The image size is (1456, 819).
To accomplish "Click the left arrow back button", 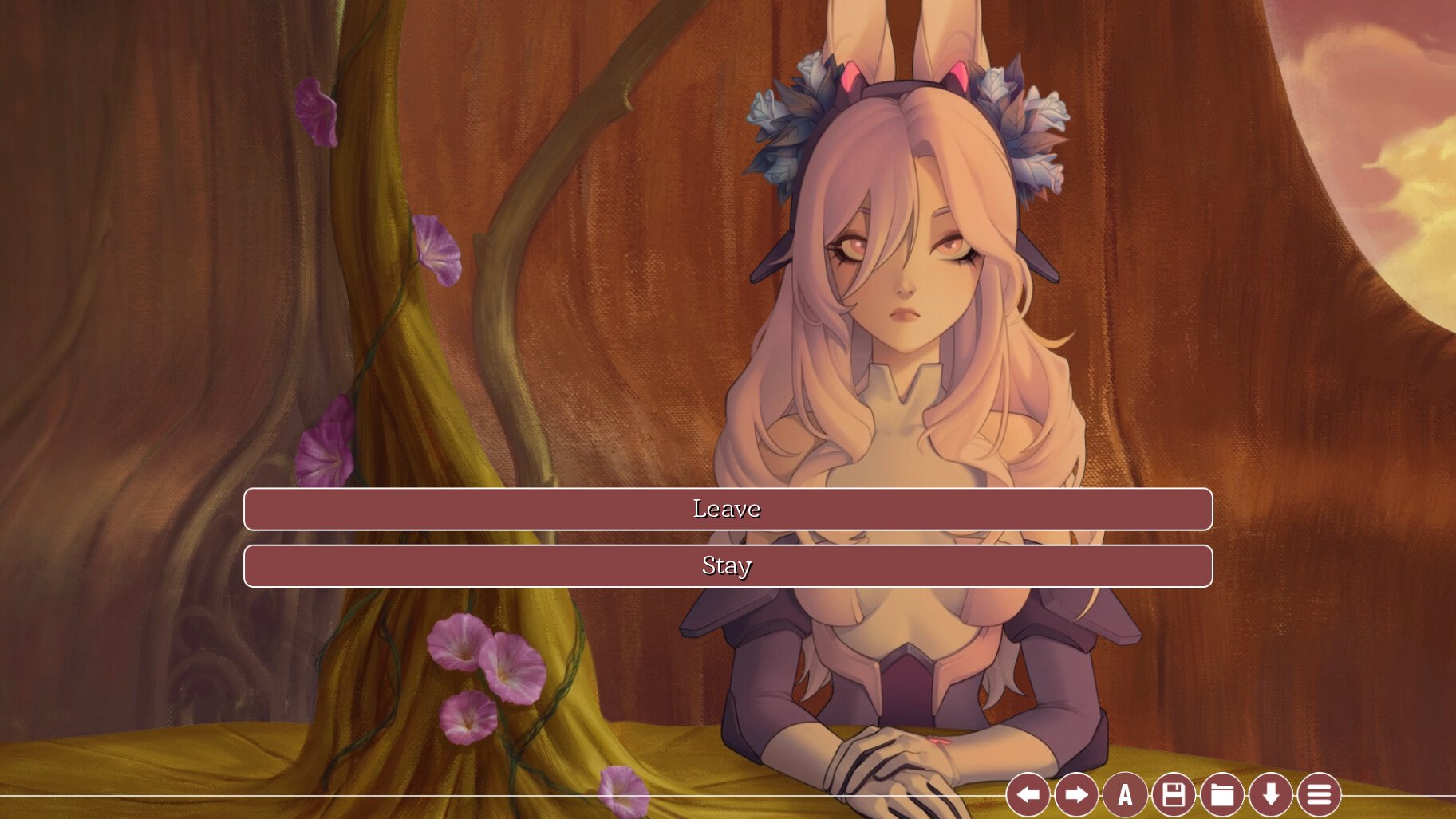I will (1028, 794).
